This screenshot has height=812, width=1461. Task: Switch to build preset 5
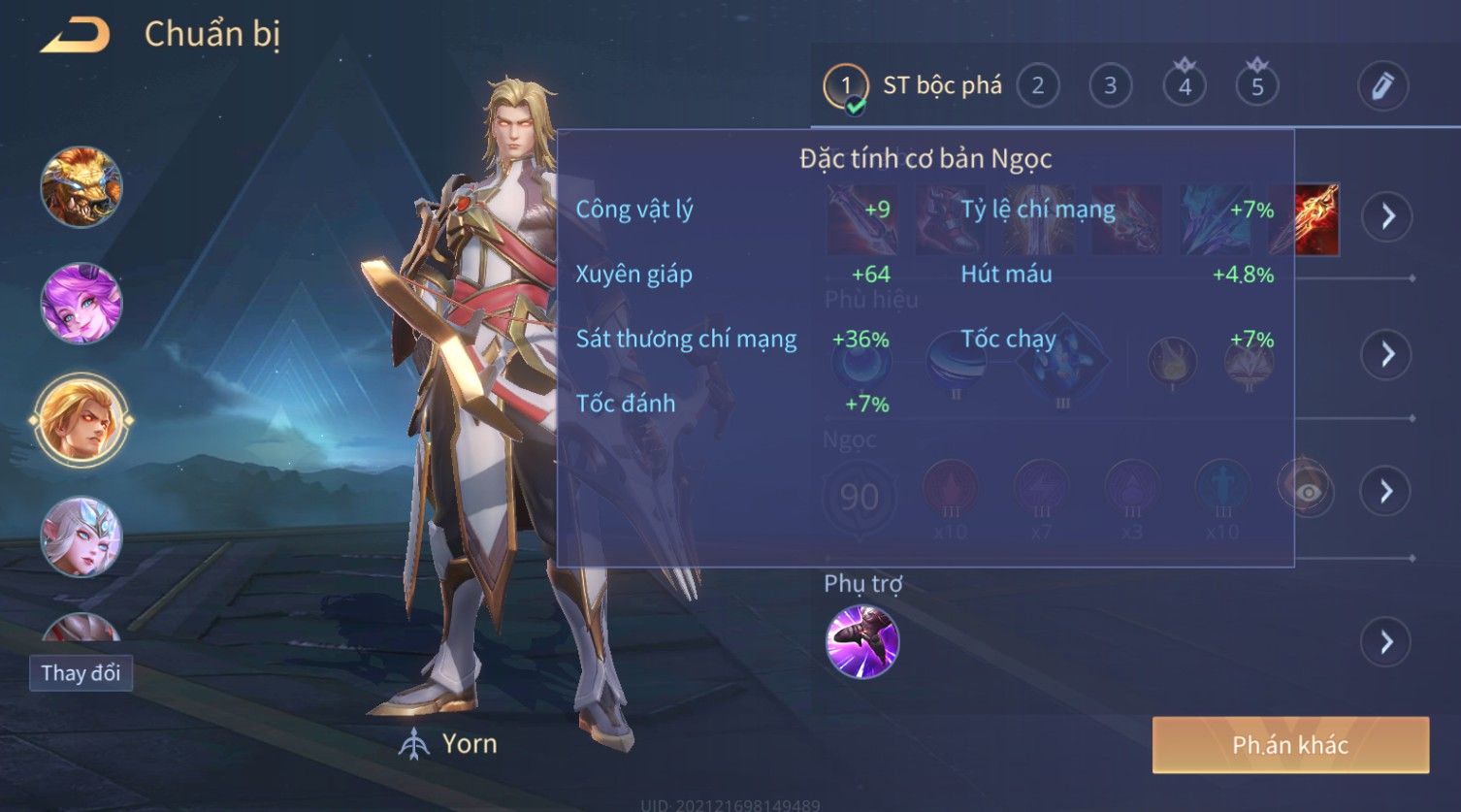pos(1257,86)
